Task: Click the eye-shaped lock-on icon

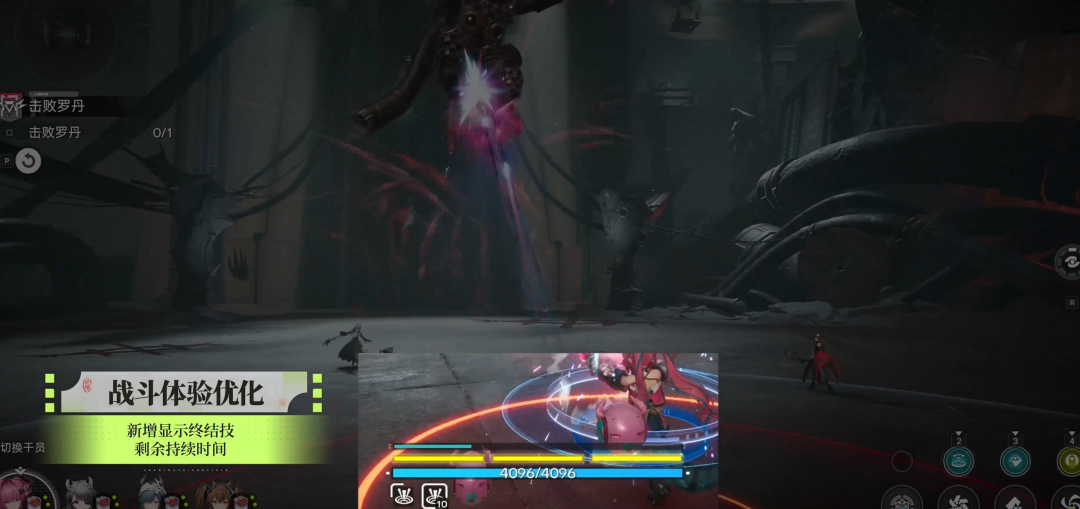Action: [x=1068, y=262]
